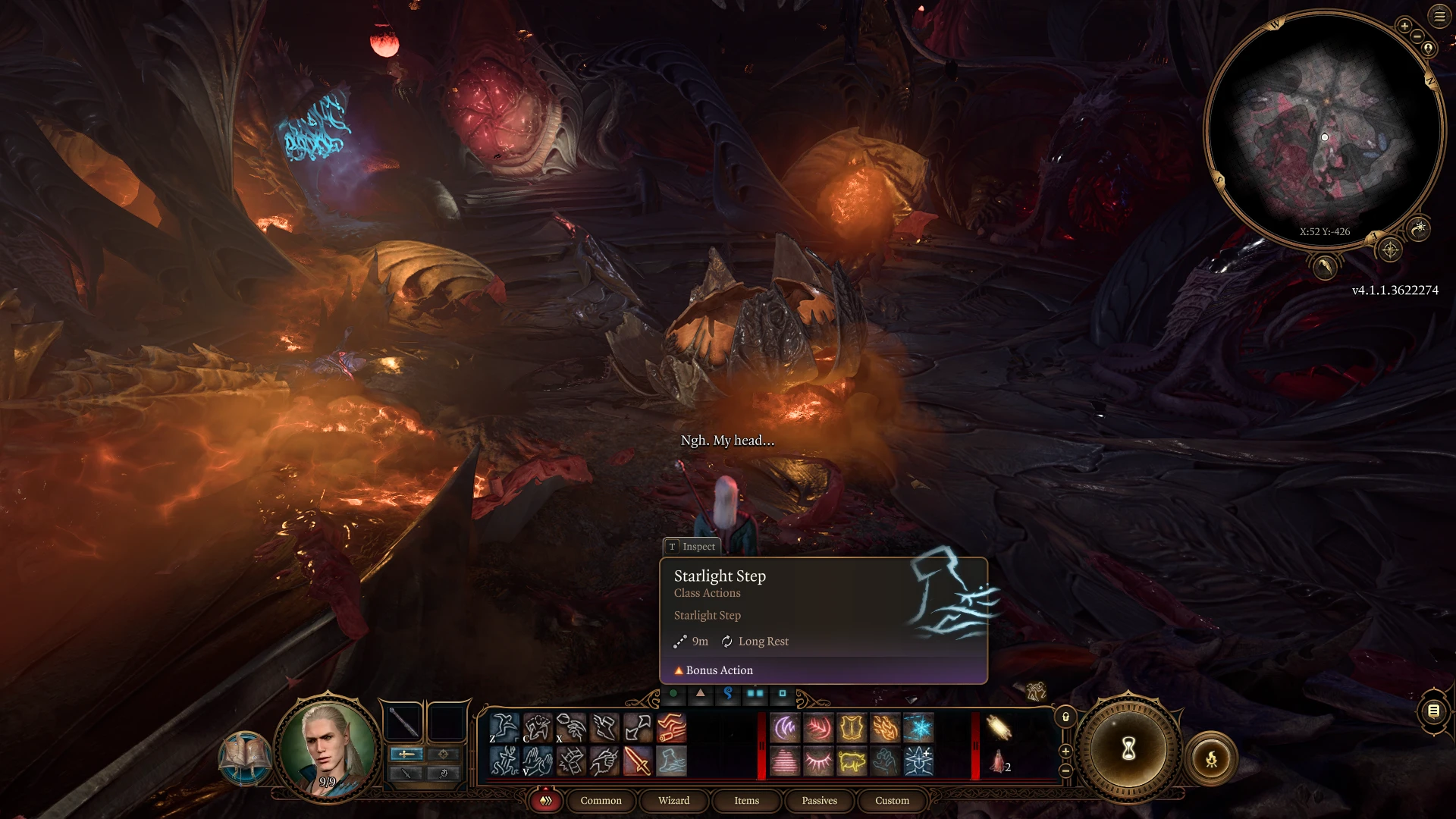Select the Items hotbar tab

pos(746,800)
